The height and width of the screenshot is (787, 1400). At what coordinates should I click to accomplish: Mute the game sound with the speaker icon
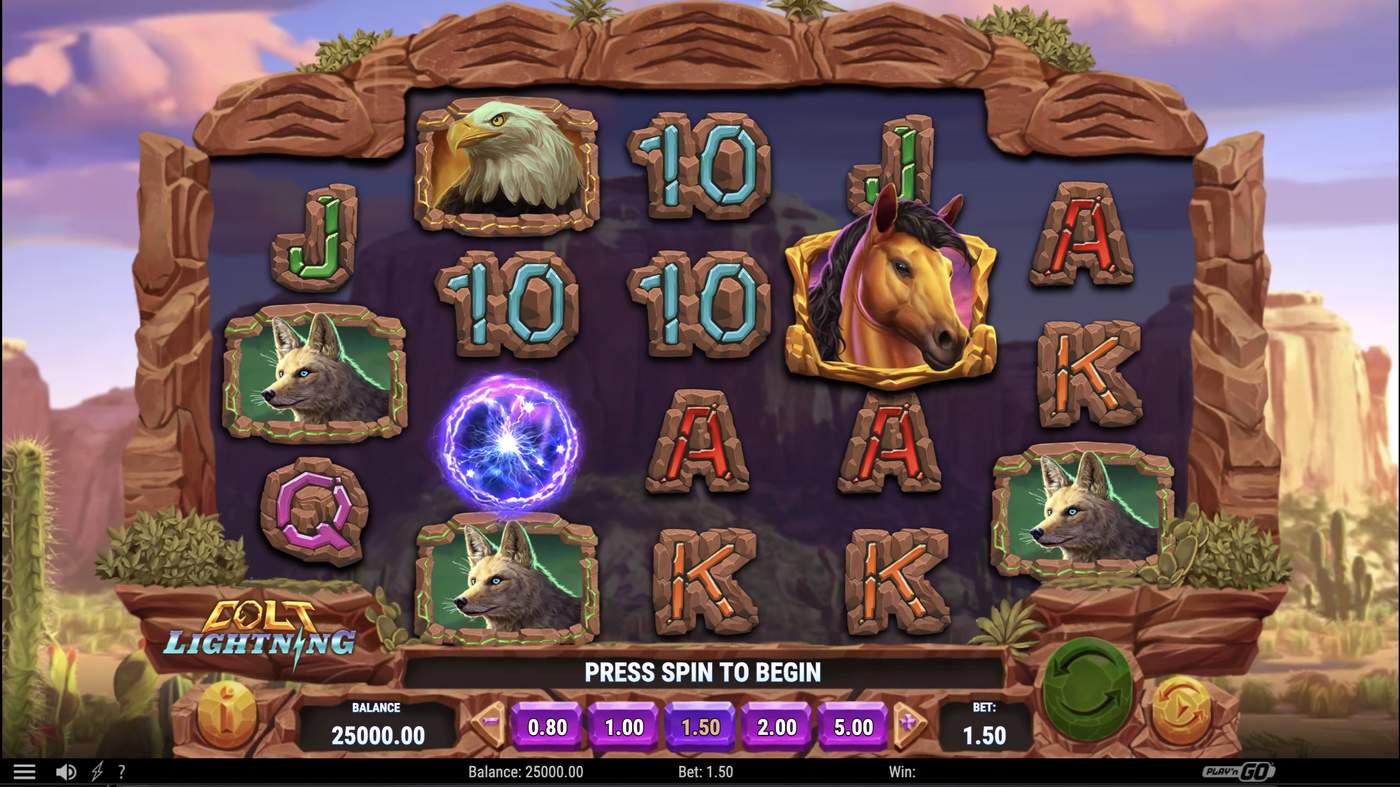[65, 771]
